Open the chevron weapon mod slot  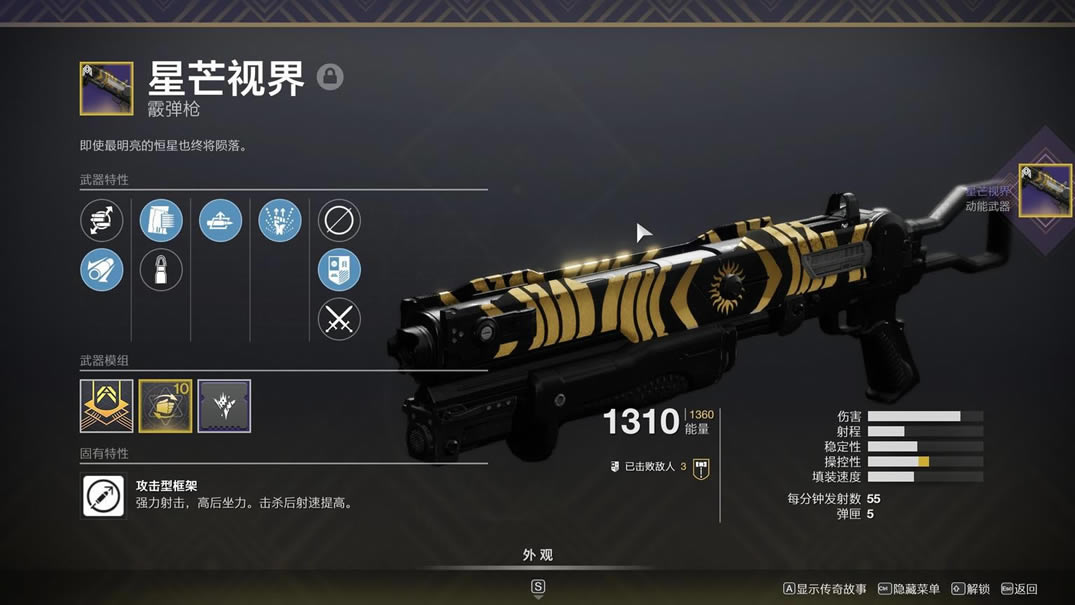(x=106, y=406)
